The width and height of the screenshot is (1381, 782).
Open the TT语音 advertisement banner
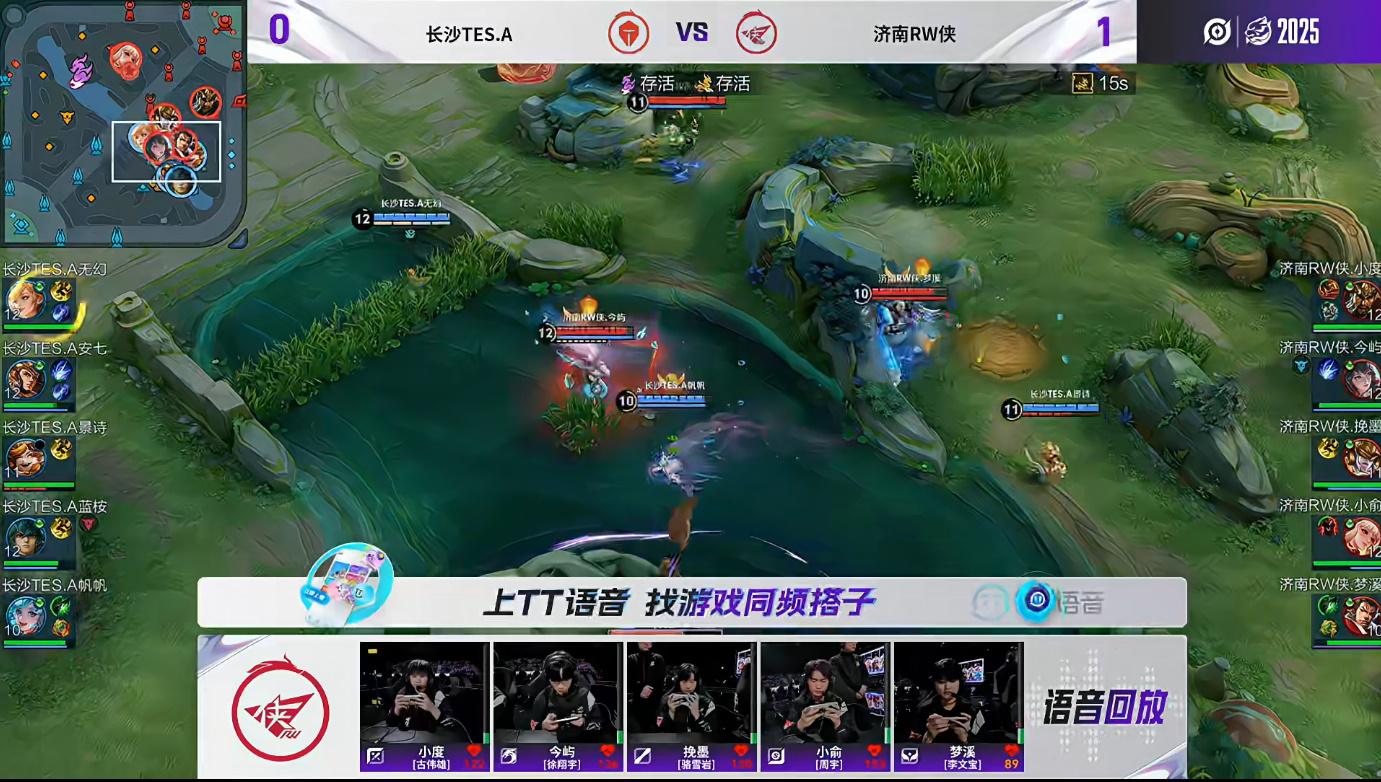point(692,602)
